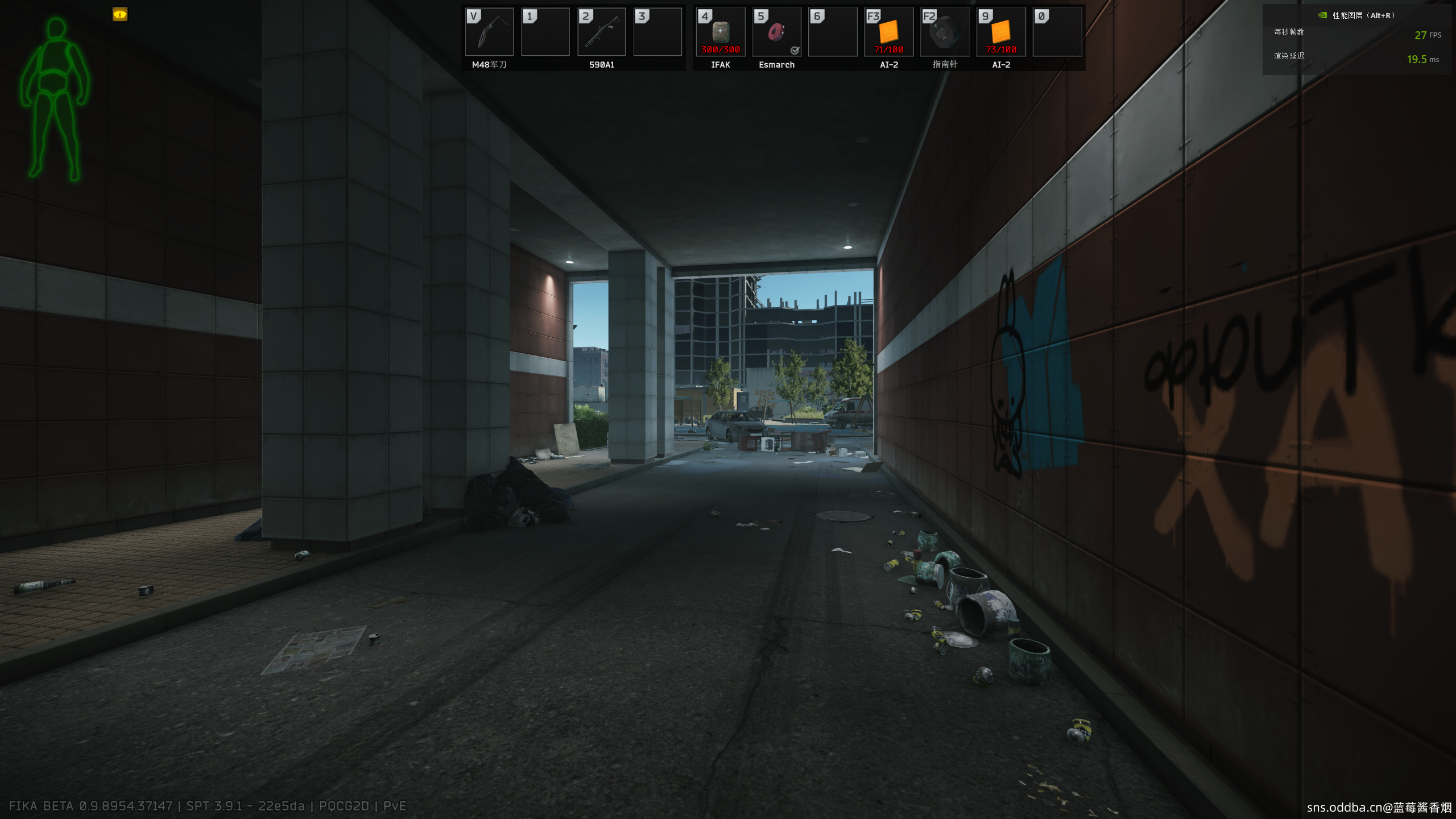The width and height of the screenshot is (1456, 819).
Task: Use the IFAK medkit slot
Action: pos(720,32)
